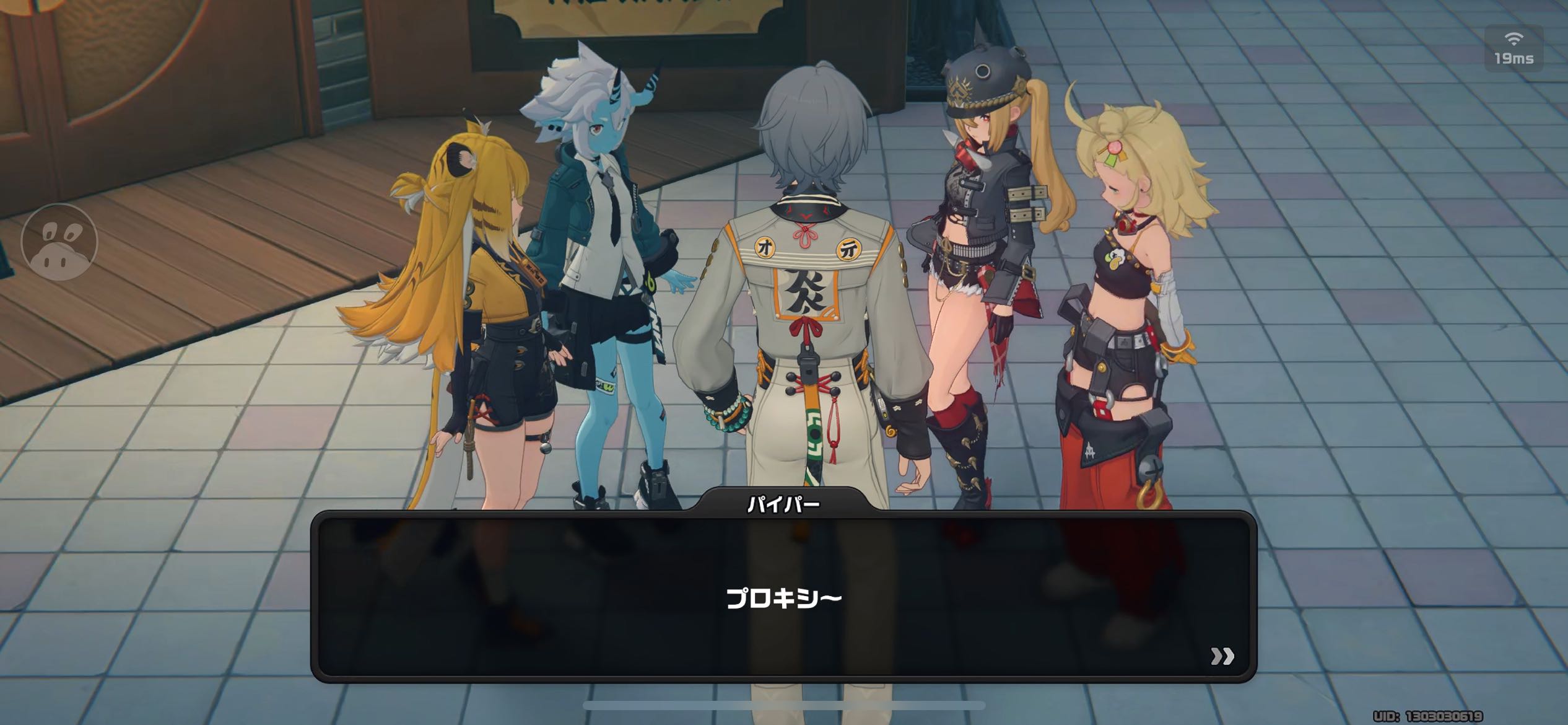The height and width of the screenshot is (725, 1568).
Task: Tap the Bangboo face icon
Action: click(x=59, y=242)
